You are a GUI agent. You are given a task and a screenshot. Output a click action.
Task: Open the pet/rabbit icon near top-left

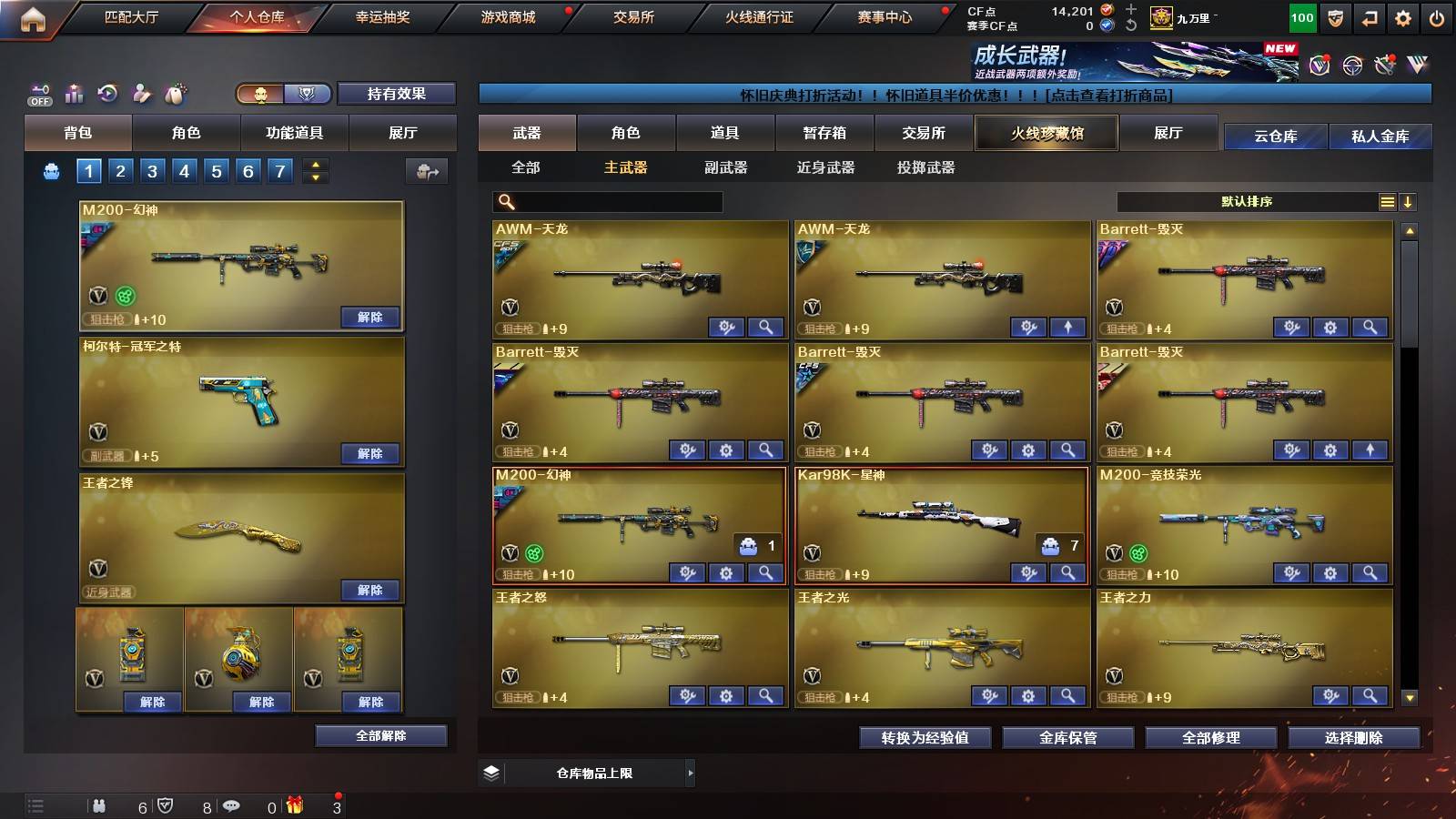(x=174, y=92)
